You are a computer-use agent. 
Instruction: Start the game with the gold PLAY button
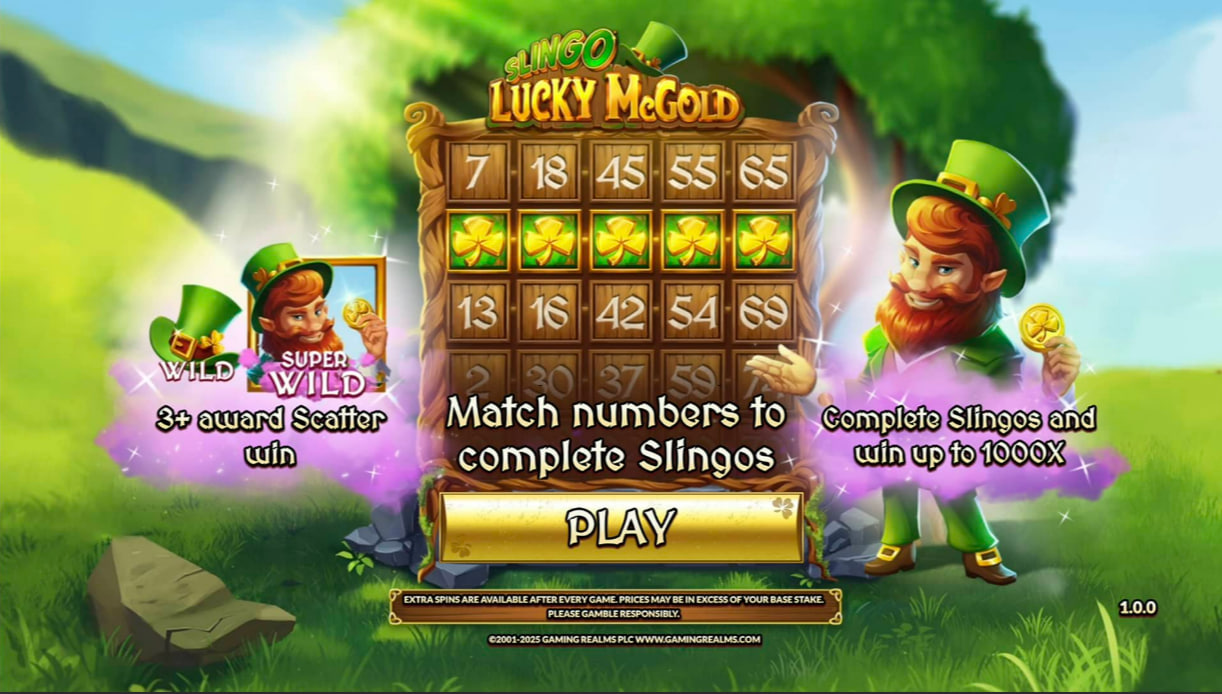[x=621, y=527]
